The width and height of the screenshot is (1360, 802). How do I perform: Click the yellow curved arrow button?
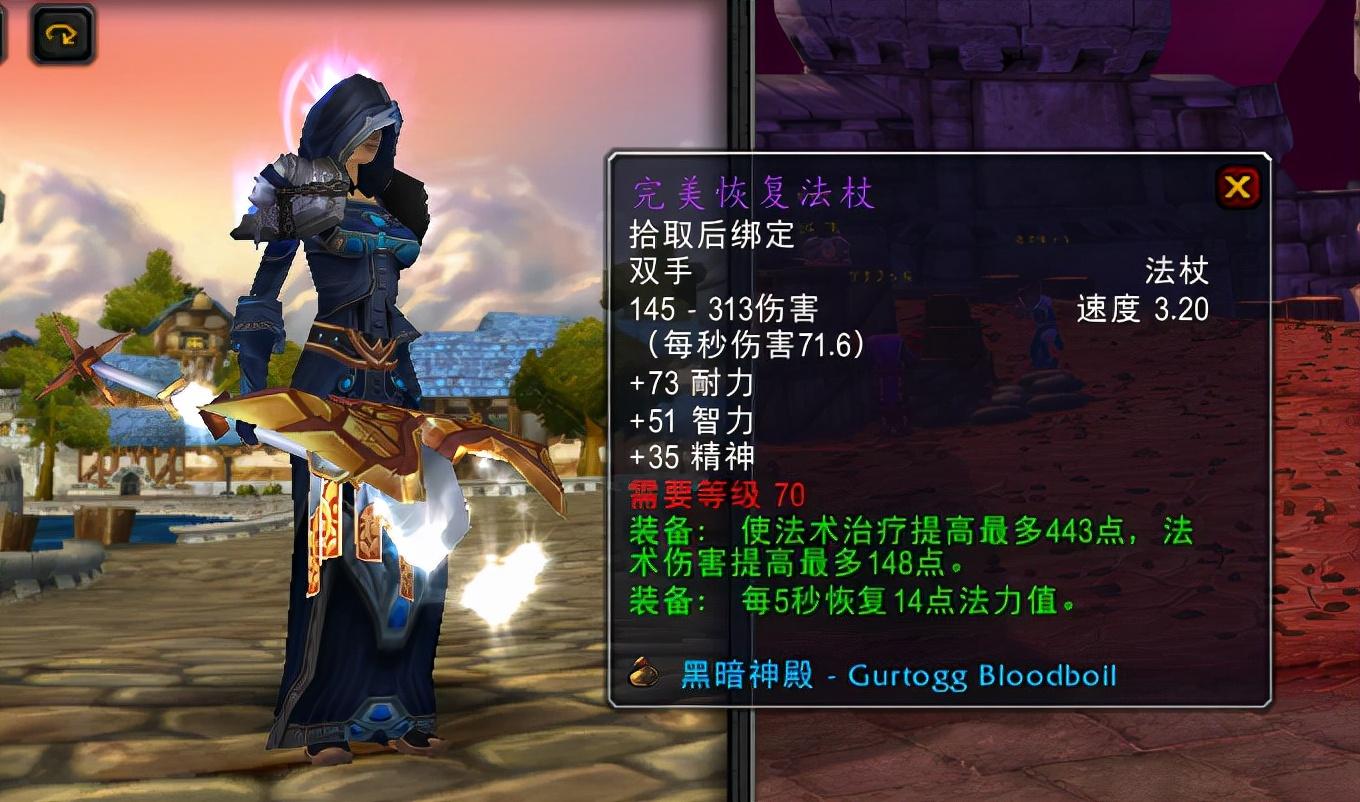(x=62, y=33)
